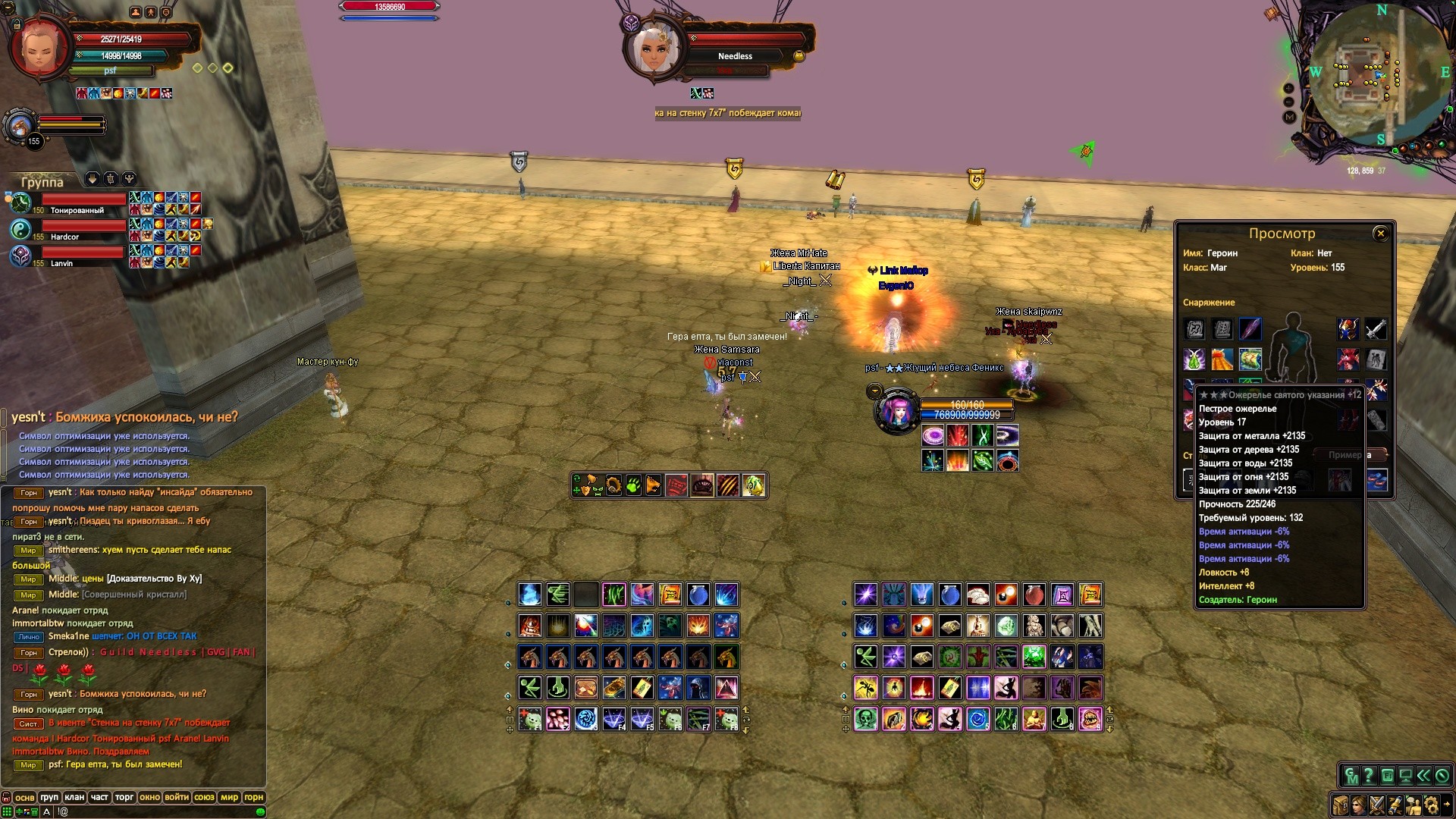
Task: Switch to the 'торг' chat tab
Action: (x=124, y=797)
